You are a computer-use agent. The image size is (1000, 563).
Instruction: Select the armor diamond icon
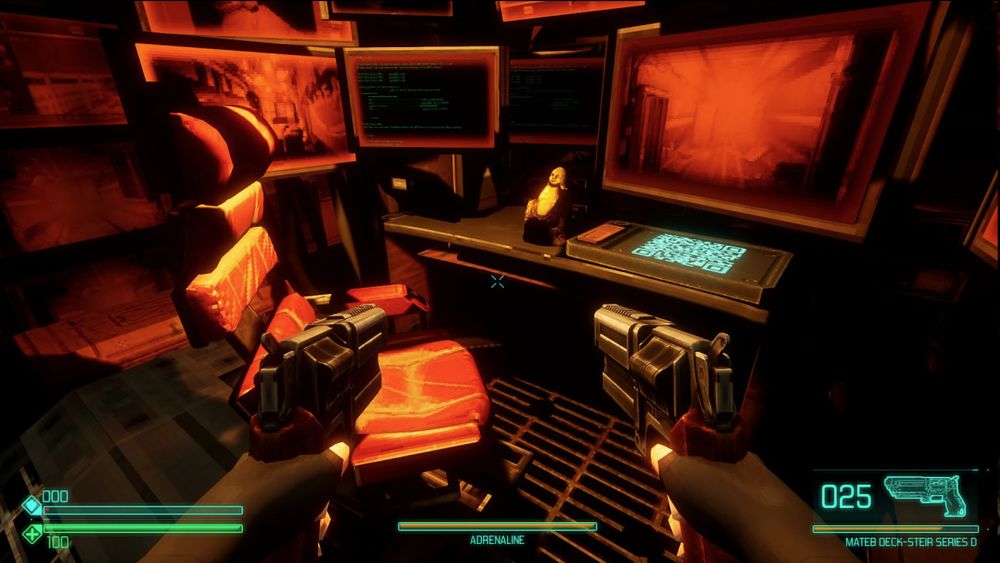(32, 505)
